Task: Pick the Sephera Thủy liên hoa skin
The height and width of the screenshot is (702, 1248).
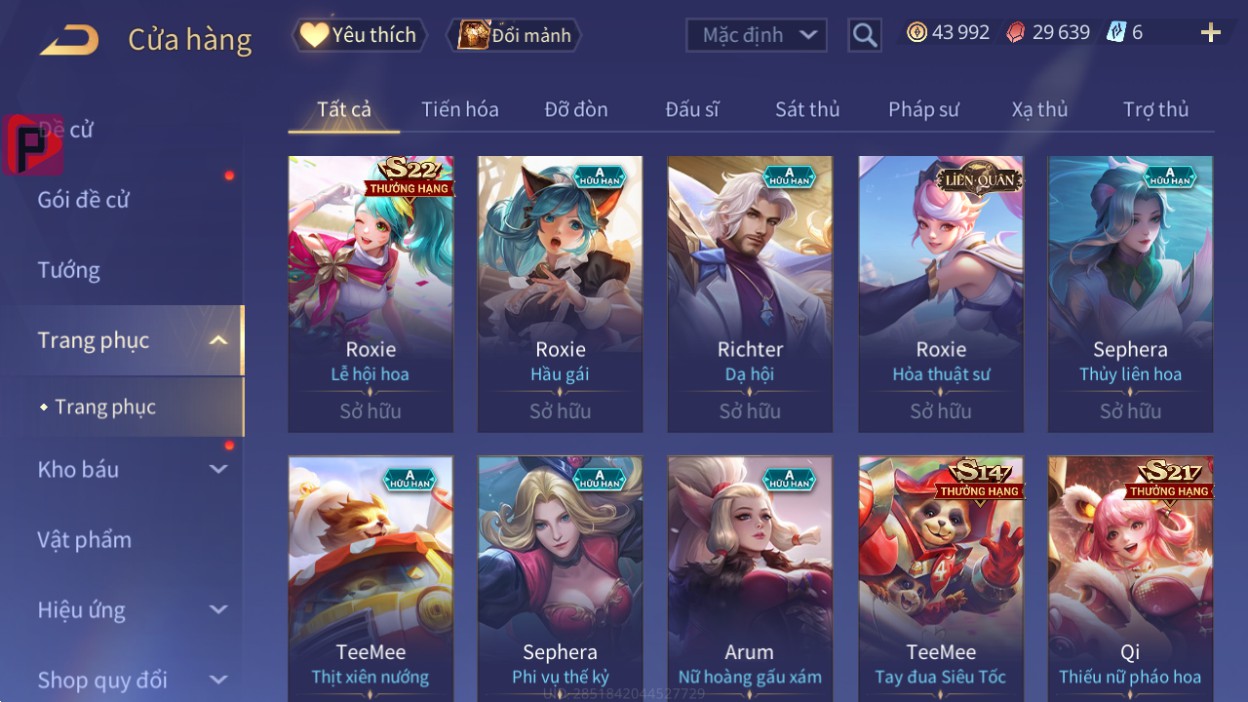Action: tap(1130, 293)
